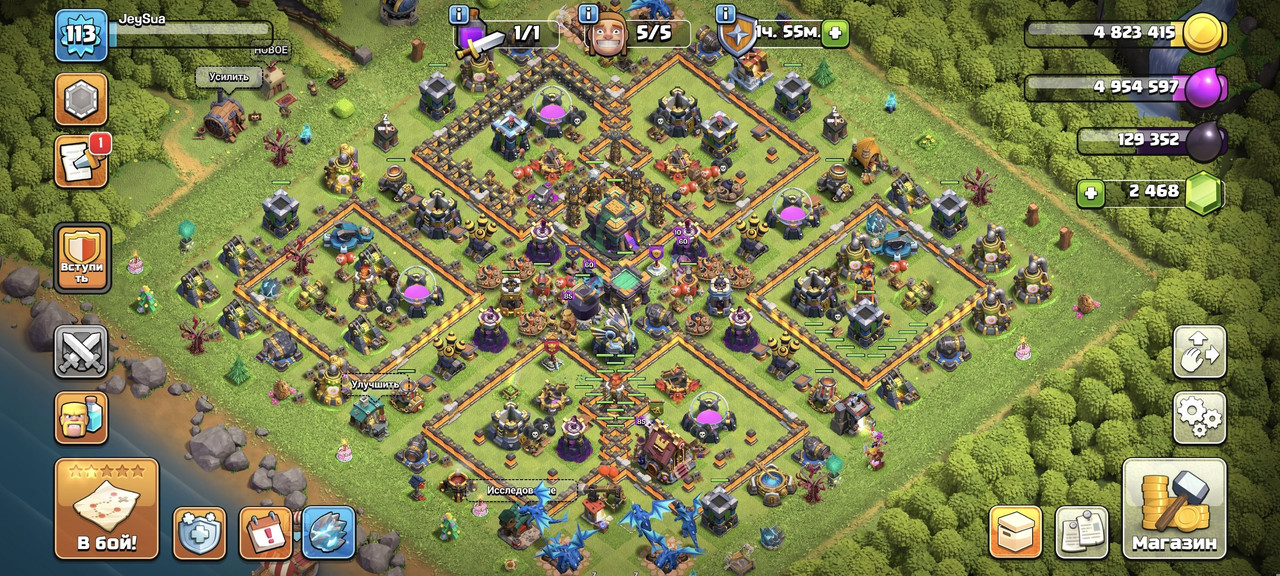
Task: Open the grey hexagon league badge
Action: (81, 99)
